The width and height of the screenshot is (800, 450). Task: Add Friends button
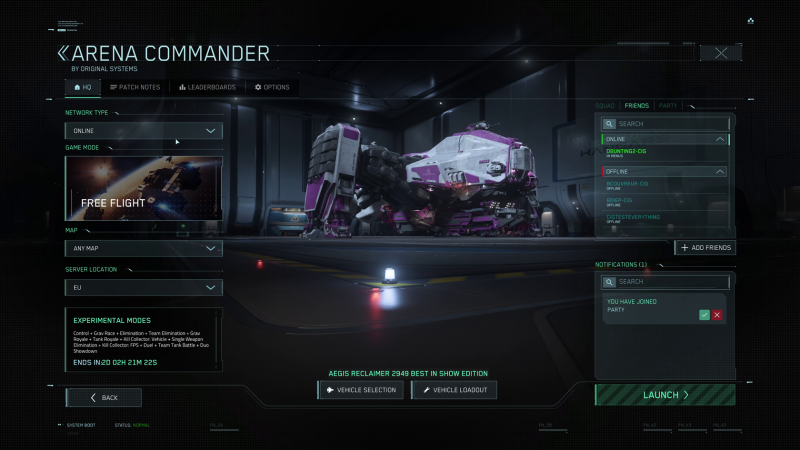pyautogui.click(x=705, y=247)
